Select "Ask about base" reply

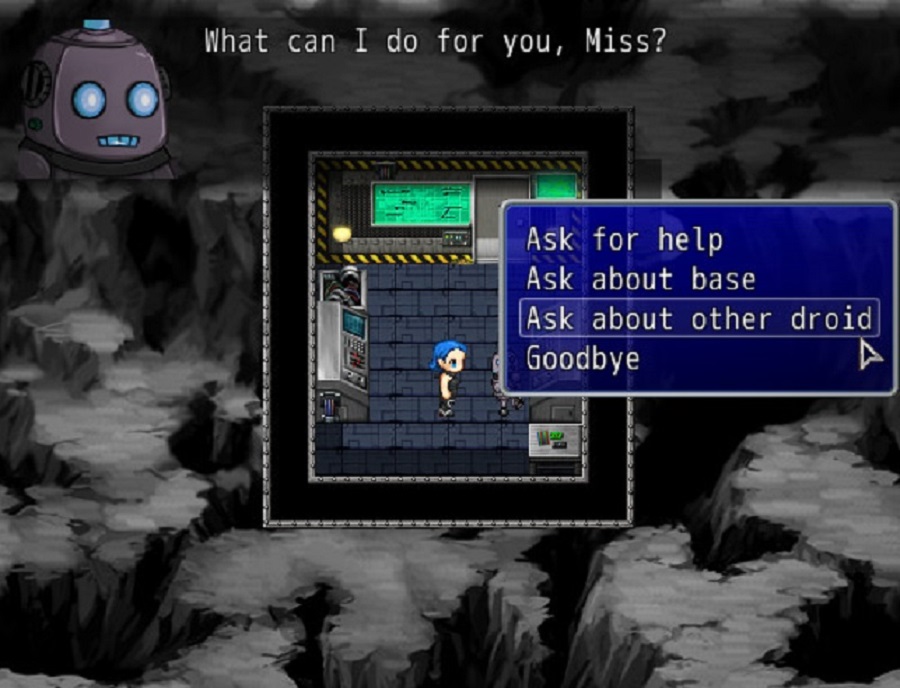click(x=640, y=279)
